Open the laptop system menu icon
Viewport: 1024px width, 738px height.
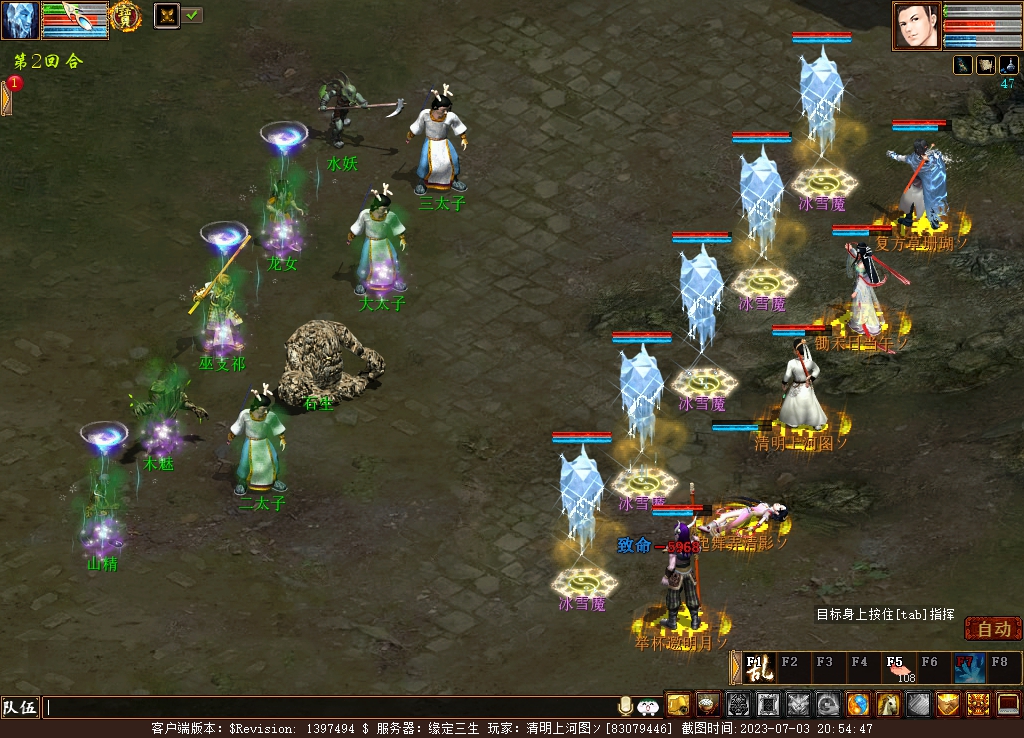1008,704
